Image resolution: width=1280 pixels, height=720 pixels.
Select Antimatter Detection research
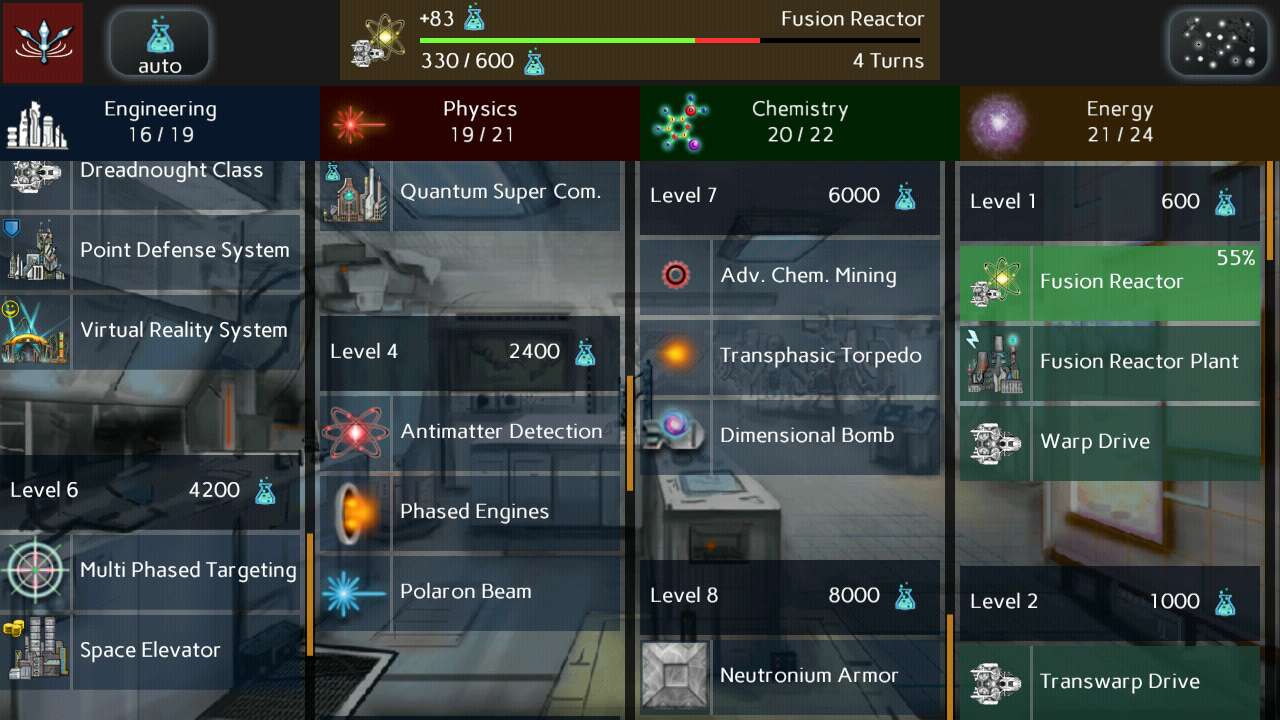click(x=470, y=431)
